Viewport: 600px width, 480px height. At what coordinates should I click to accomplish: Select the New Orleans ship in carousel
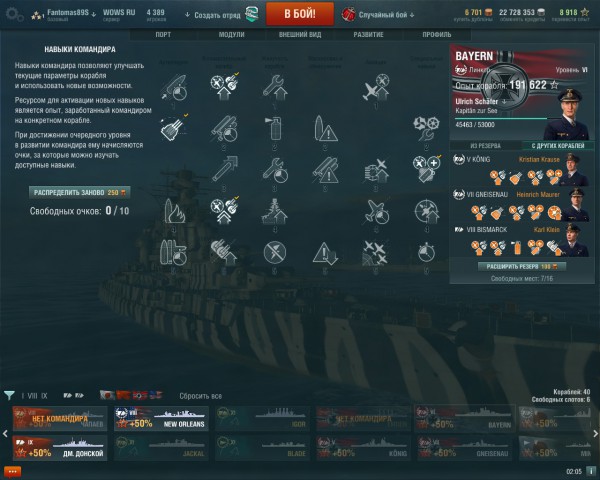pyautogui.click(x=160, y=420)
